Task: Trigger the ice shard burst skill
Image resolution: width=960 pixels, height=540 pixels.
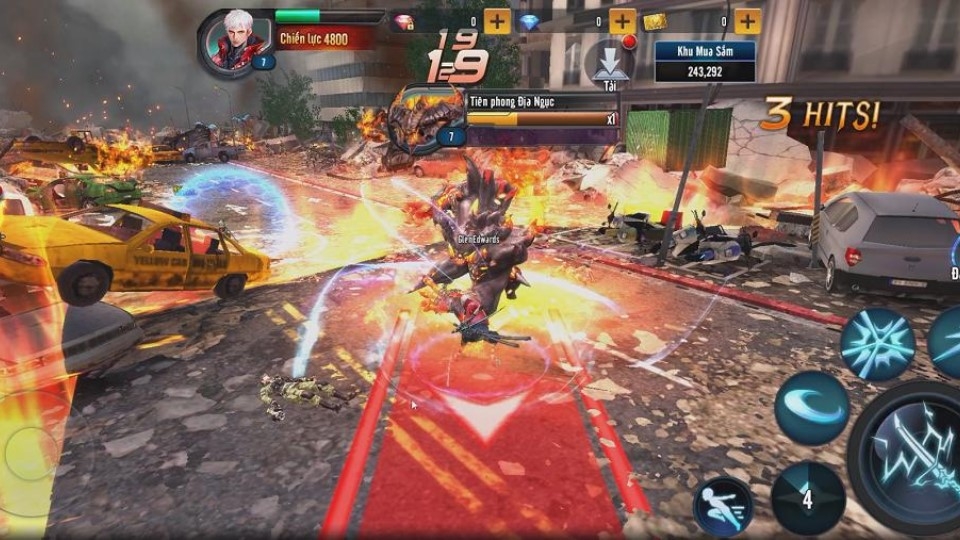Action: [876, 344]
